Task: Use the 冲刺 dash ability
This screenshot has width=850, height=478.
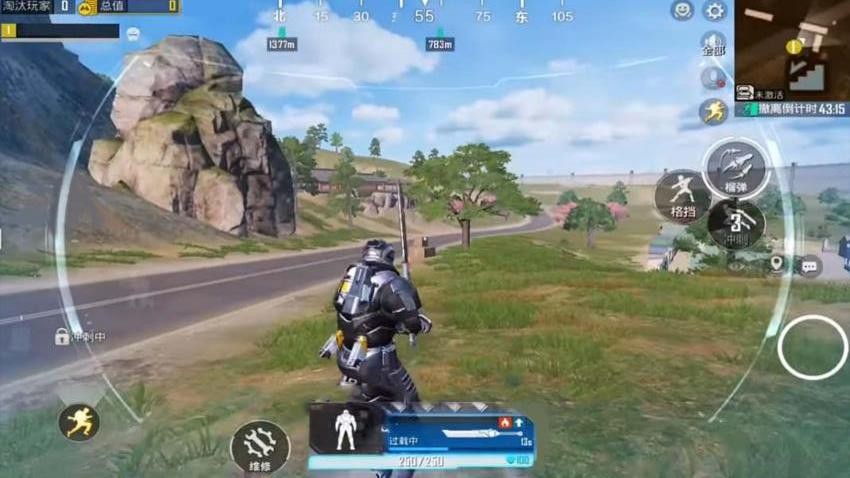Action: point(736,222)
